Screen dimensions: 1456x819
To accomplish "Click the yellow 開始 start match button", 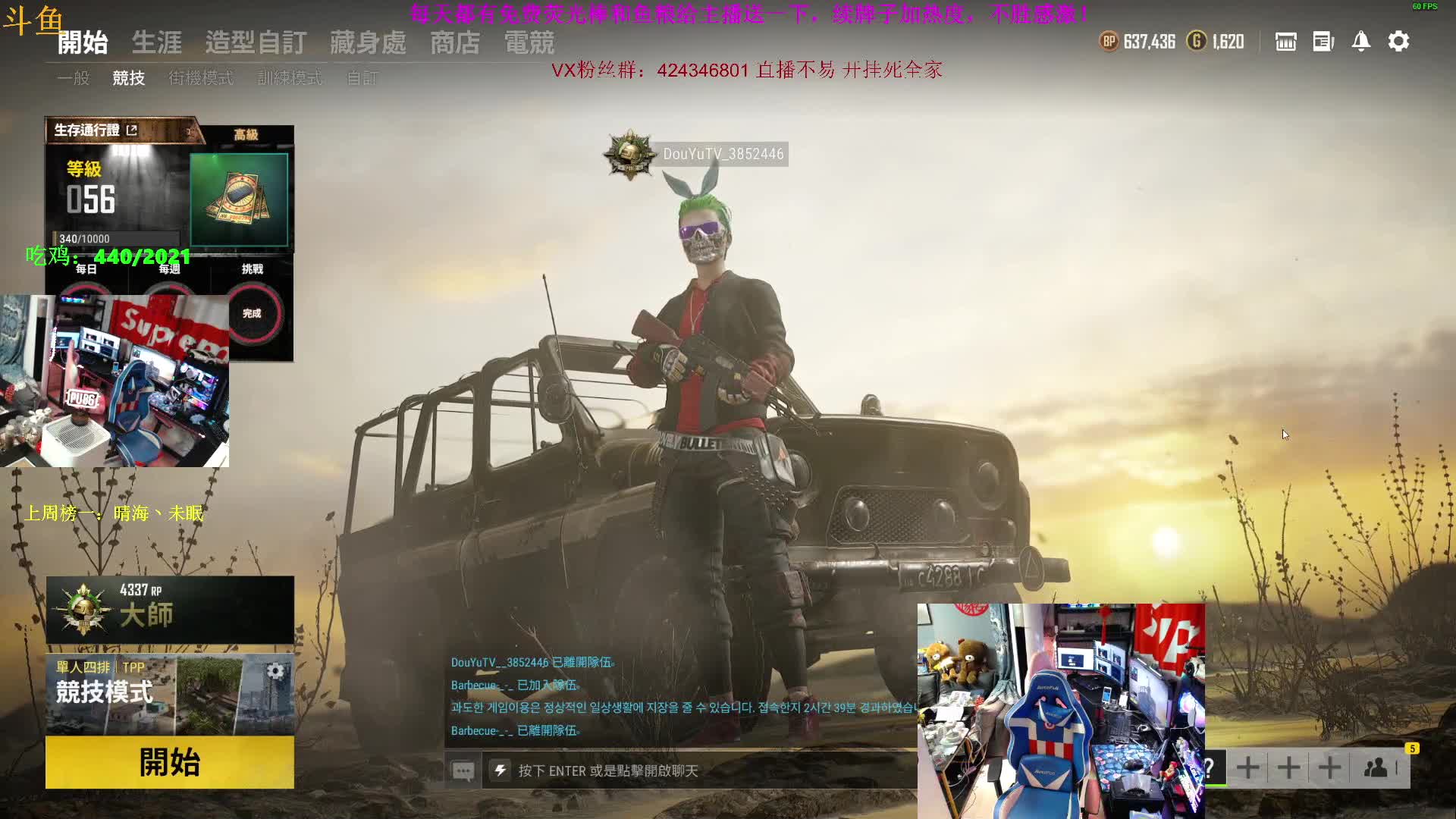I will click(x=169, y=762).
